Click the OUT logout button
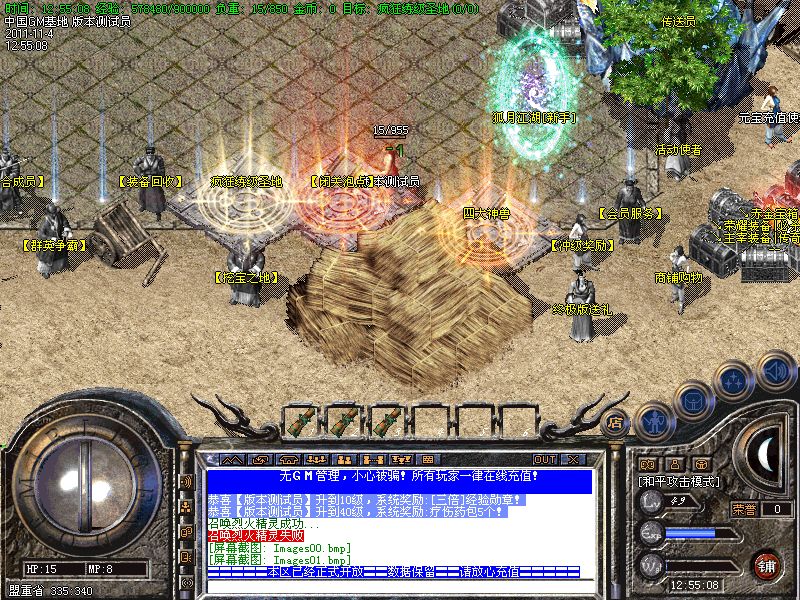 544,459
